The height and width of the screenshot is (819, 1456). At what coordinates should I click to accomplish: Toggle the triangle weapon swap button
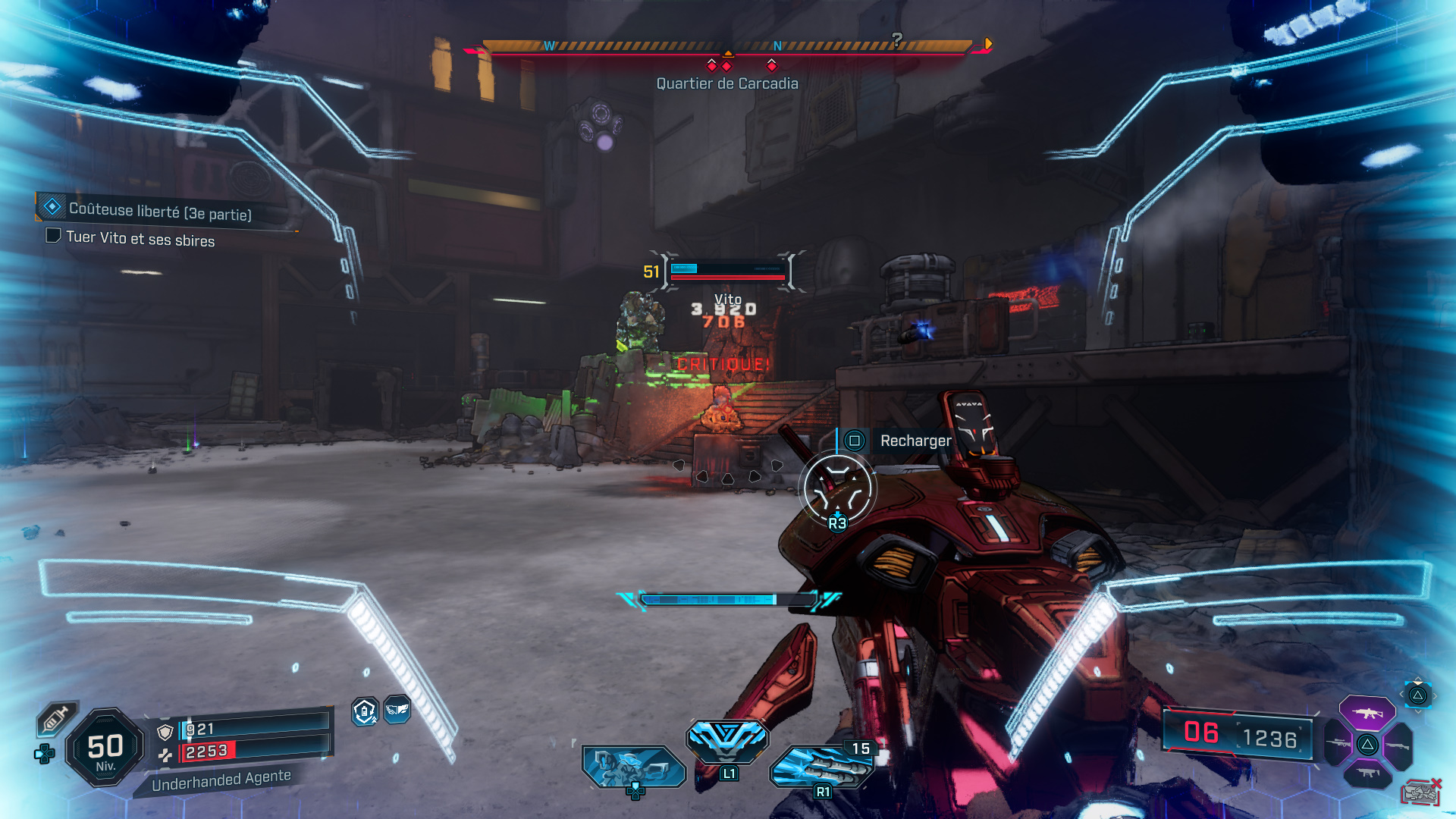coord(1417,694)
